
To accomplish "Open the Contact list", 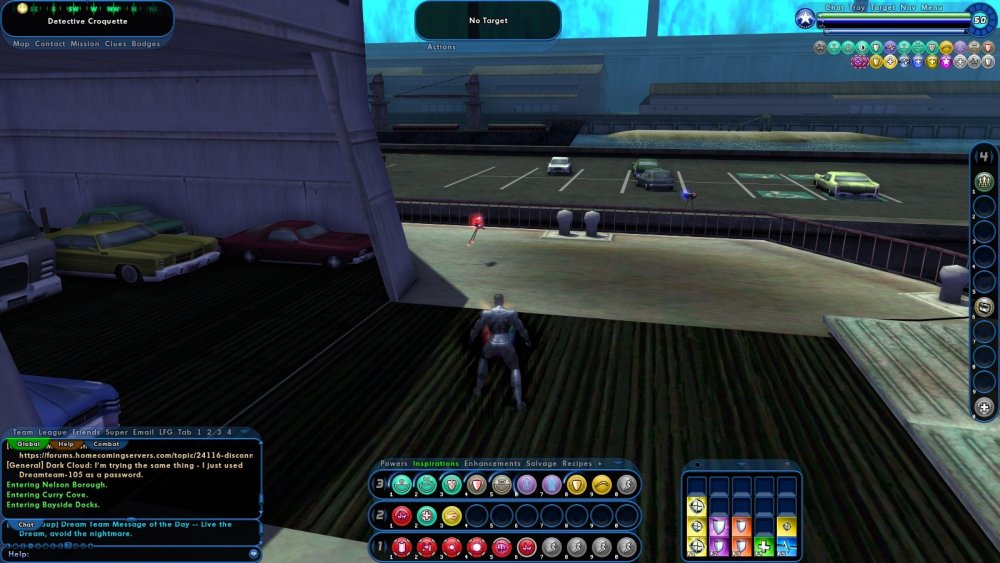I will coord(50,44).
